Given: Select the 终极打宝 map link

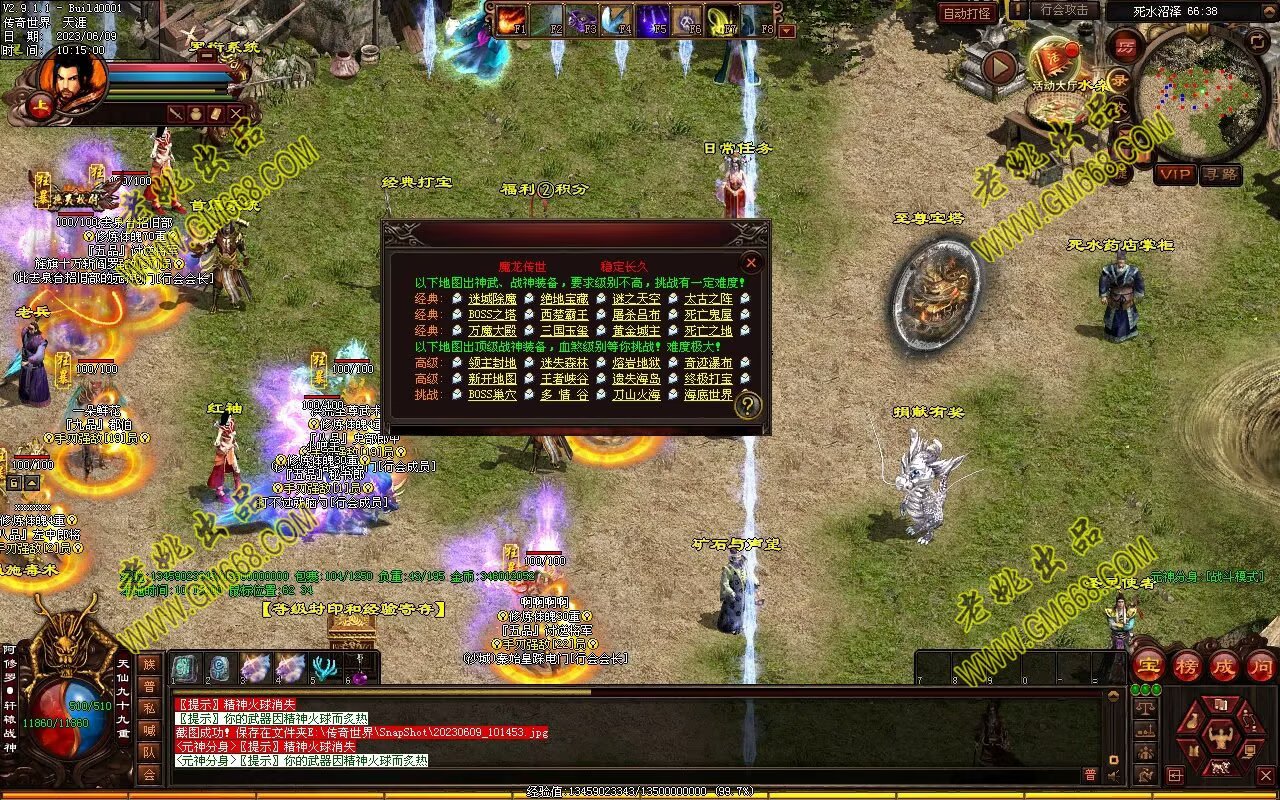Looking at the screenshot, I should click(708, 379).
